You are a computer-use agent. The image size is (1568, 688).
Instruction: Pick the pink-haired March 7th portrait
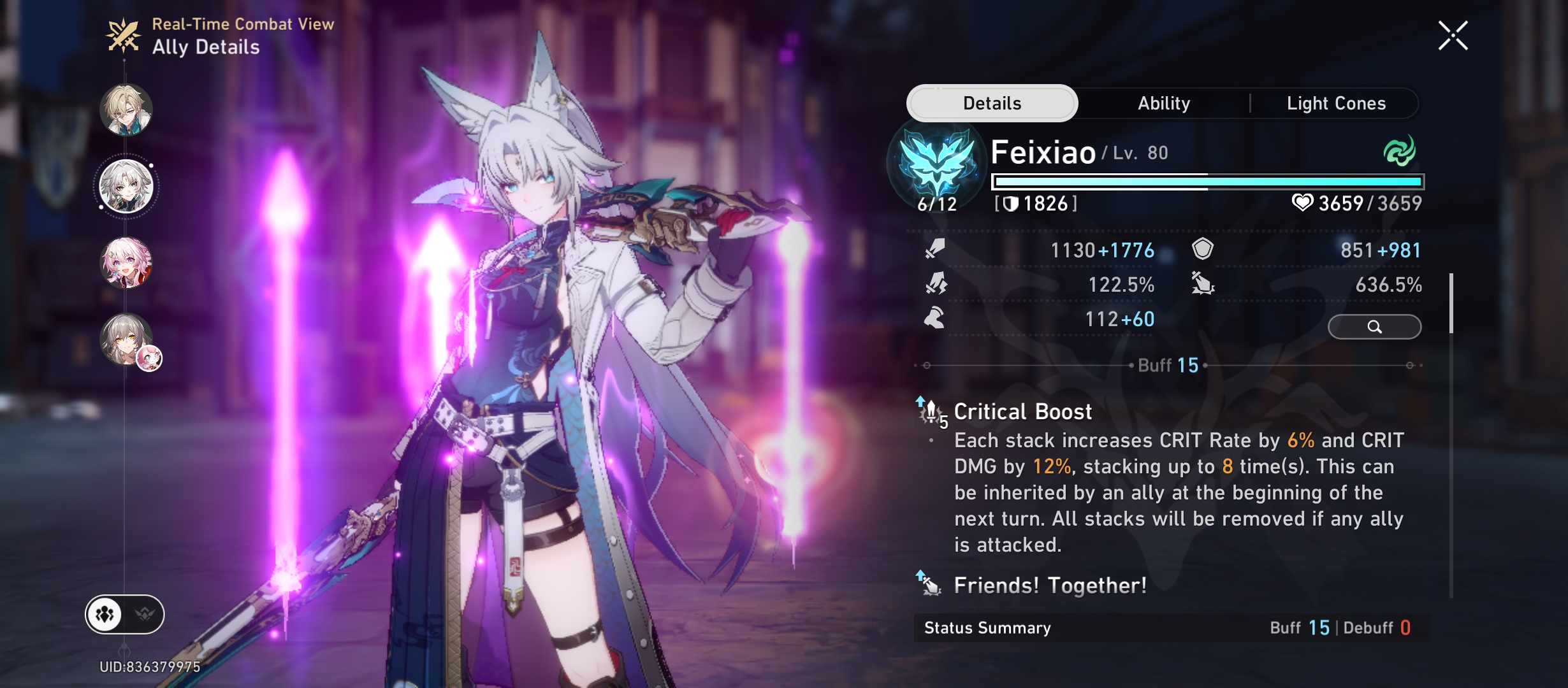coord(126,262)
